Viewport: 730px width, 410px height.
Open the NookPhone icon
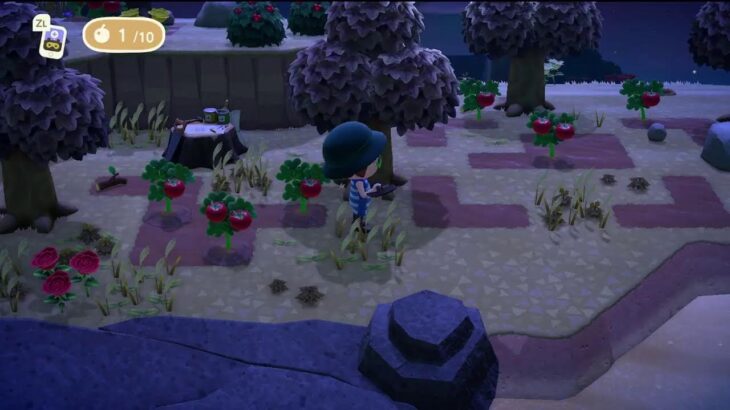52,41
